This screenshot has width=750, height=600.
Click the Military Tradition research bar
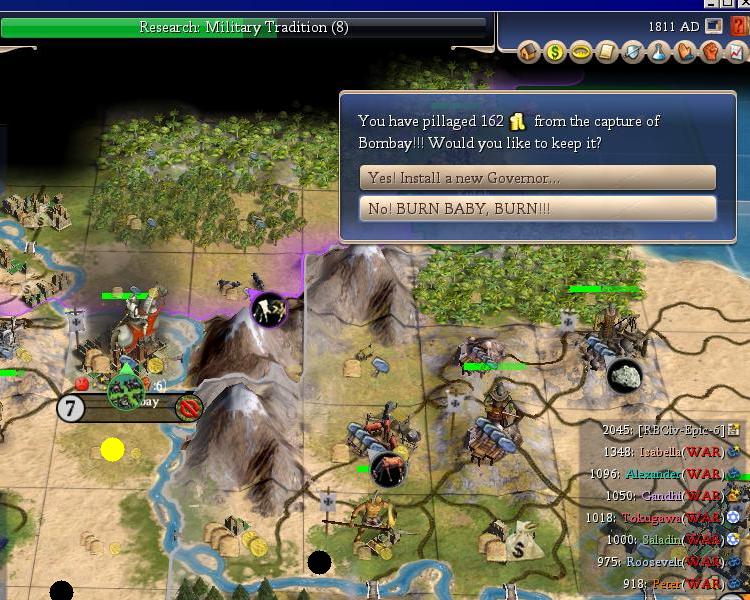[x=245, y=27]
